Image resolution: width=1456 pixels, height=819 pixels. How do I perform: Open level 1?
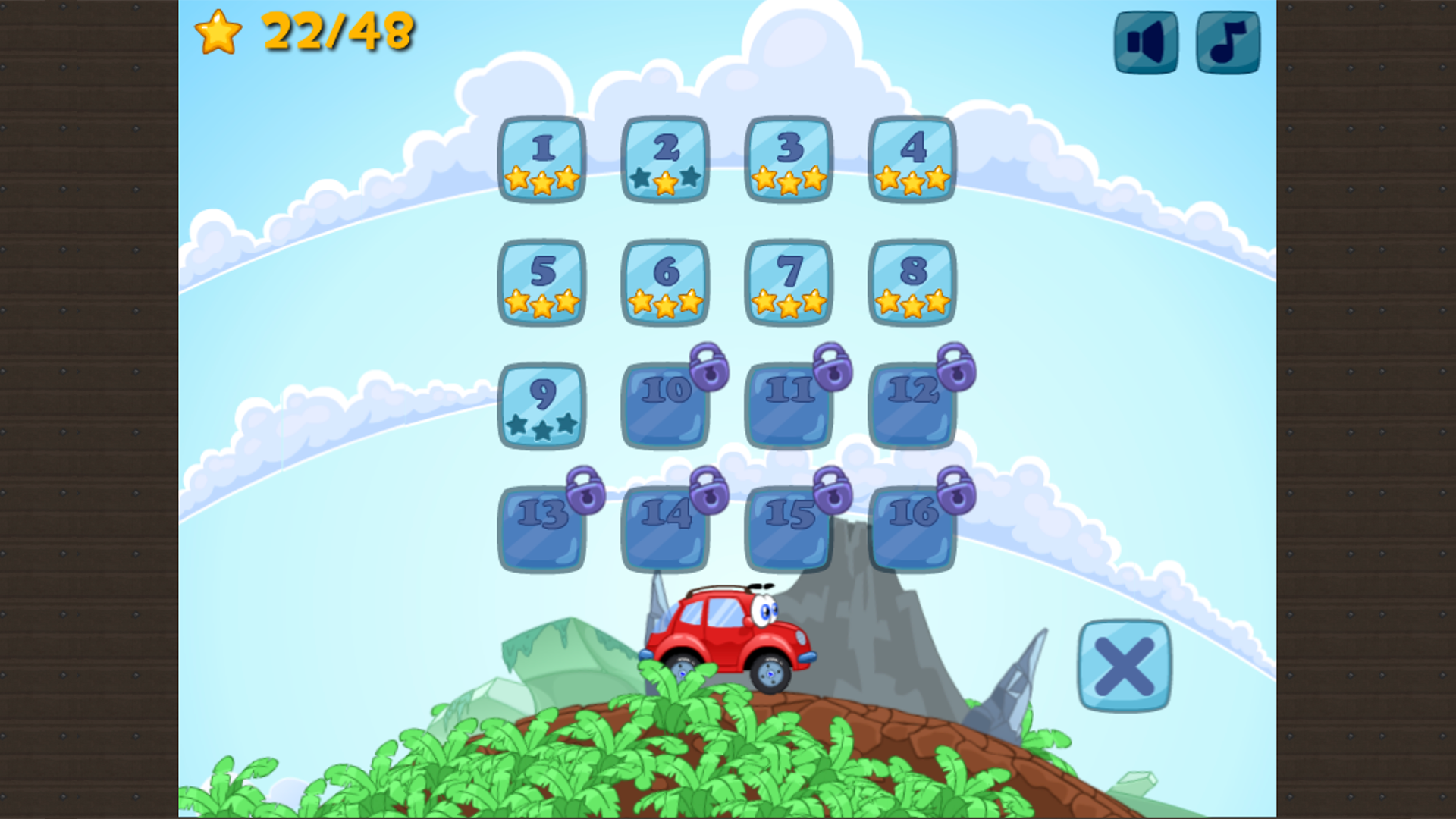(541, 158)
